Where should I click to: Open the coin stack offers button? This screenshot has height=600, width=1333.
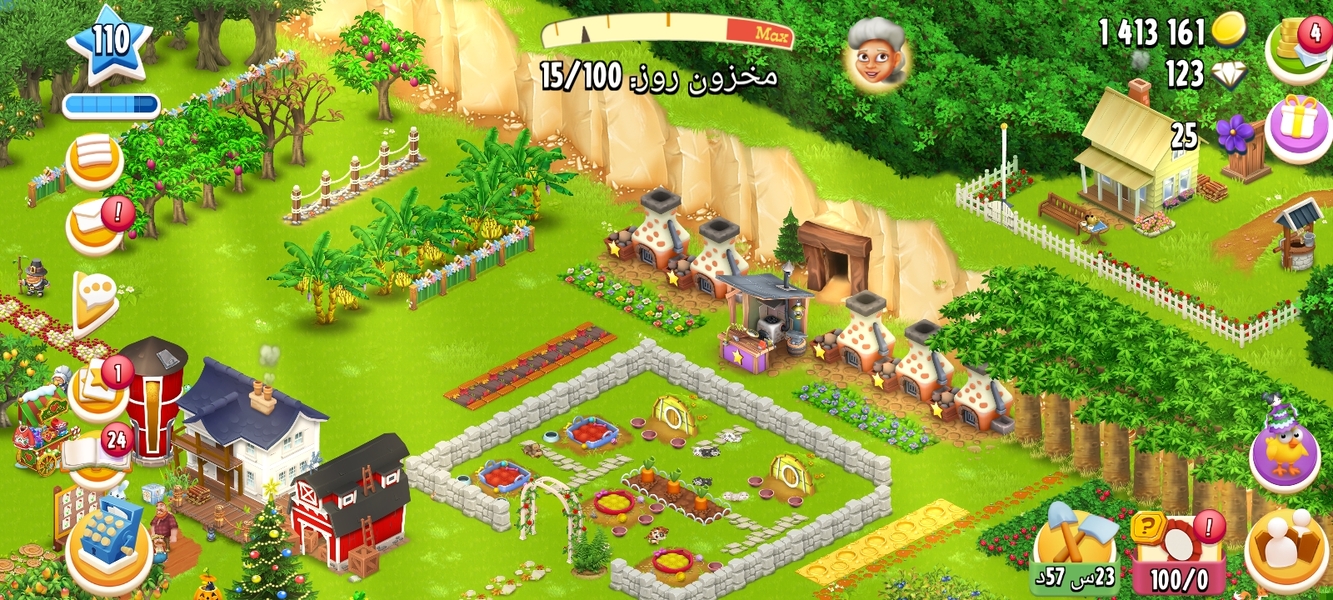pyautogui.click(x=1298, y=48)
